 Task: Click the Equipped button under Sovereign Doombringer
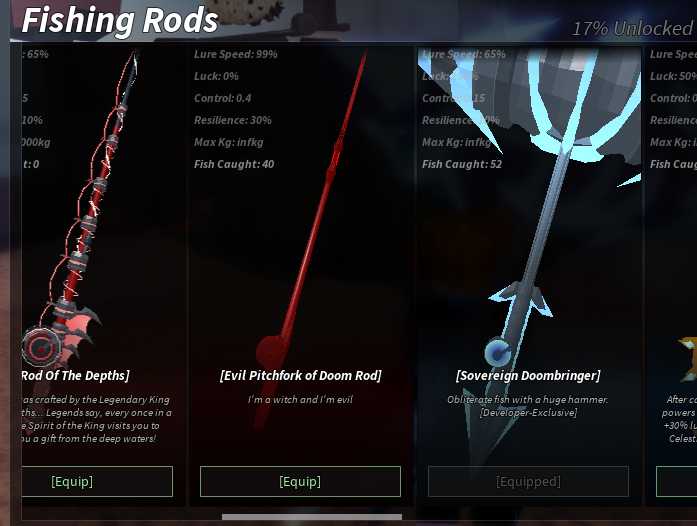tap(528, 481)
